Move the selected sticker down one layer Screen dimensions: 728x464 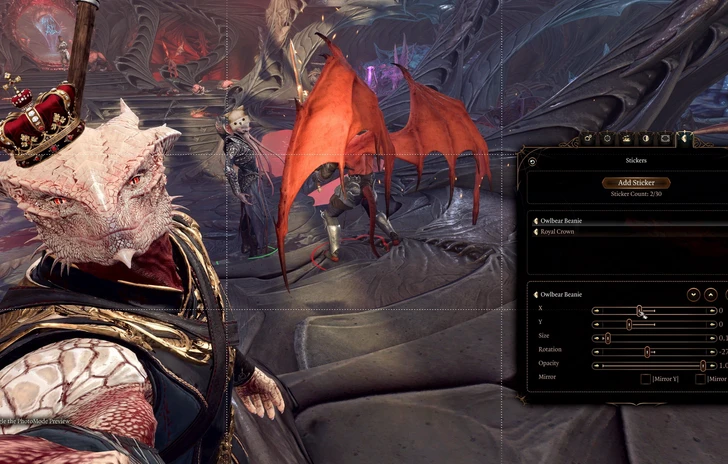pyautogui.click(x=693, y=295)
